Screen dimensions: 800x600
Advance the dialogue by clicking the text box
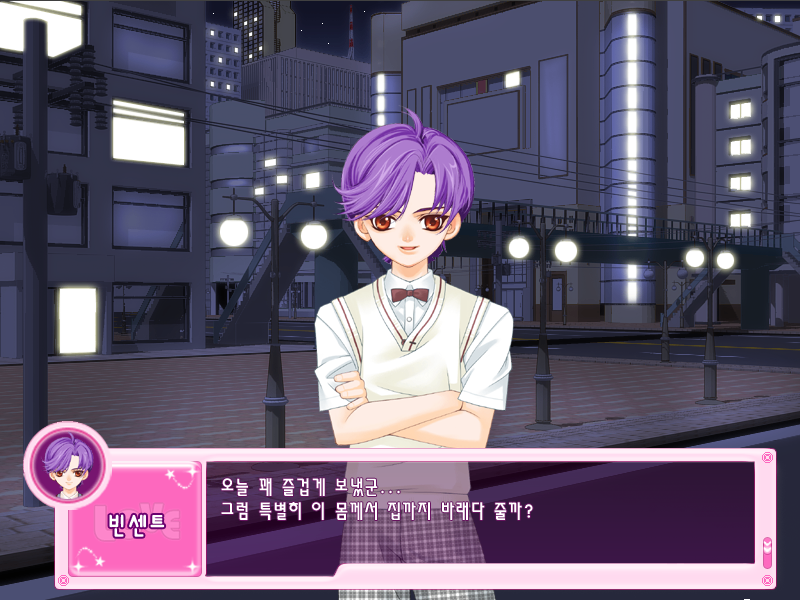coord(480,512)
